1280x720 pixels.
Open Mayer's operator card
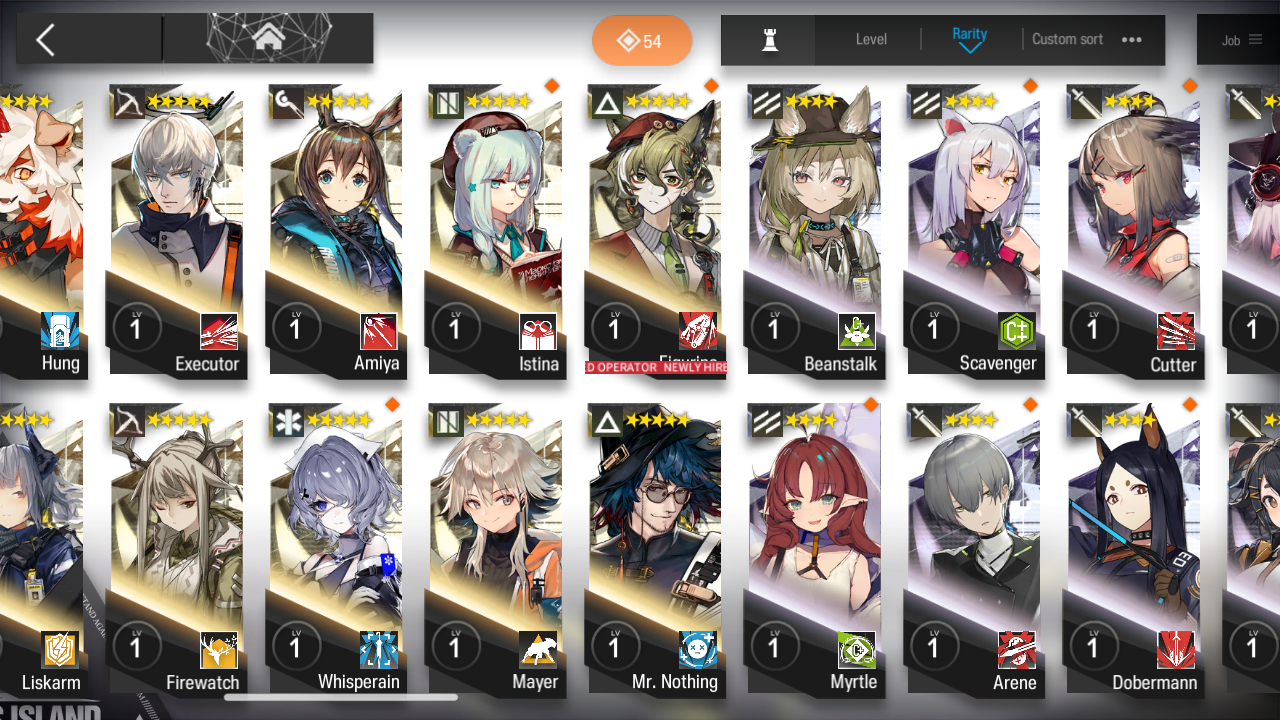[x=495, y=550]
